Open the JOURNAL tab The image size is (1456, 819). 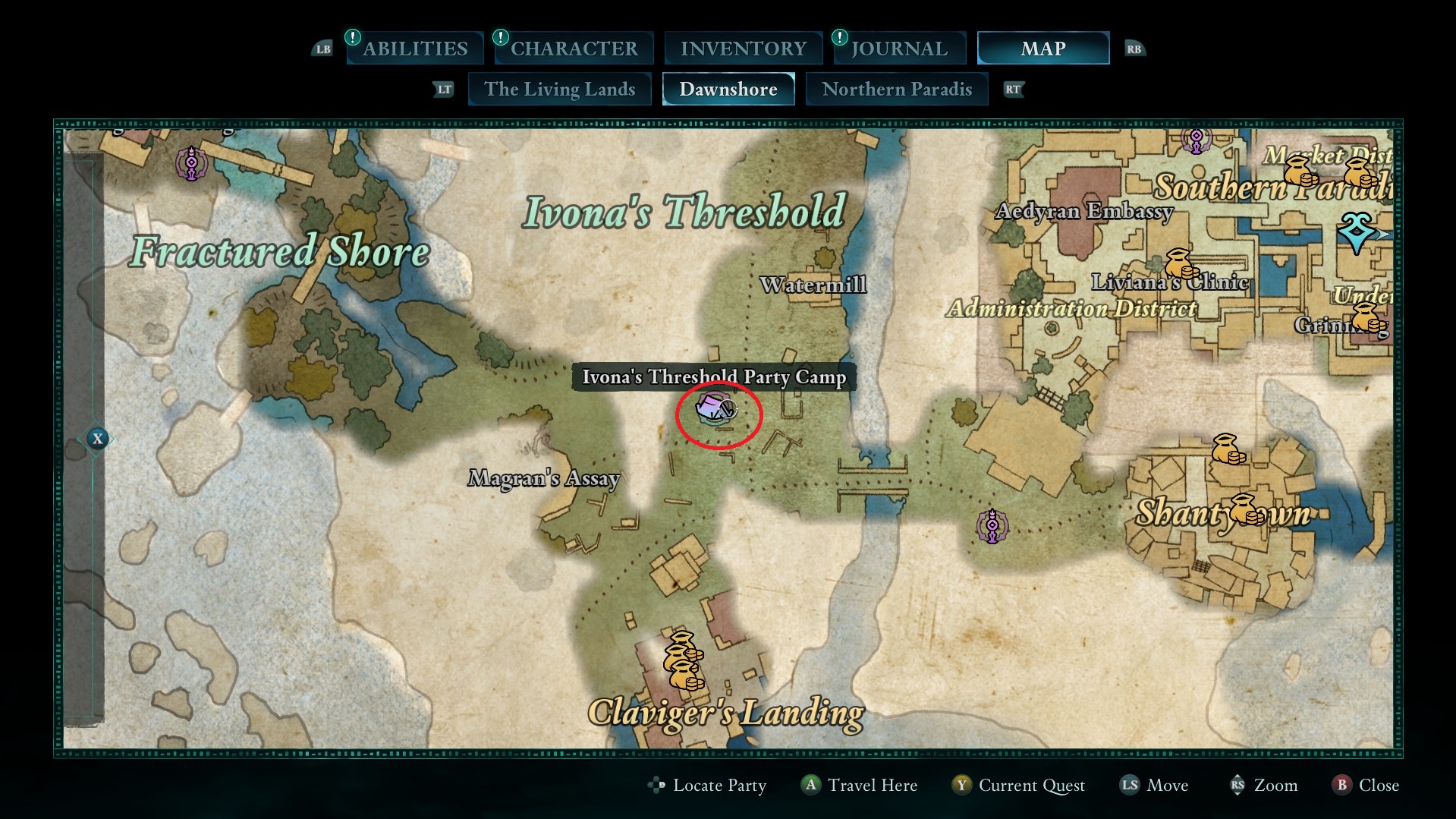coord(899,48)
